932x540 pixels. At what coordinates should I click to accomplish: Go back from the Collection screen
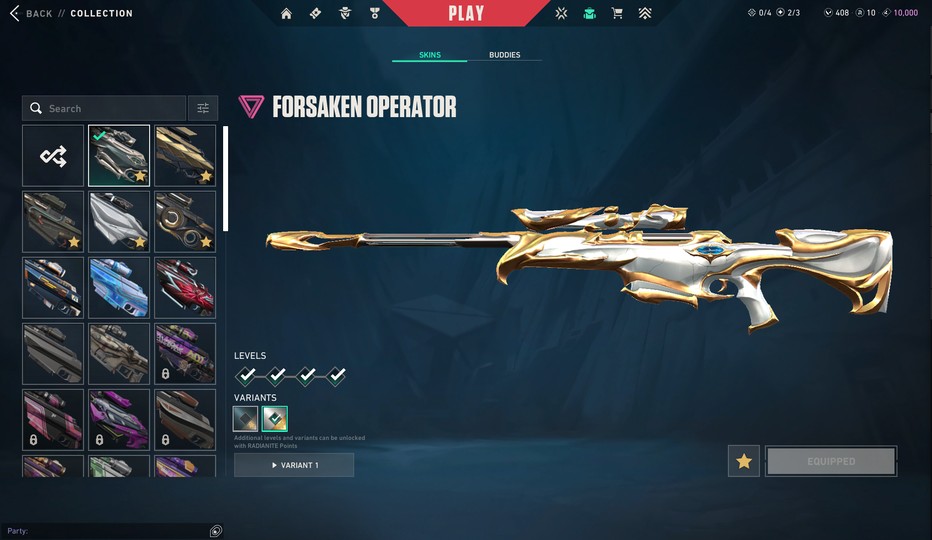pyautogui.click(x=30, y=13)
